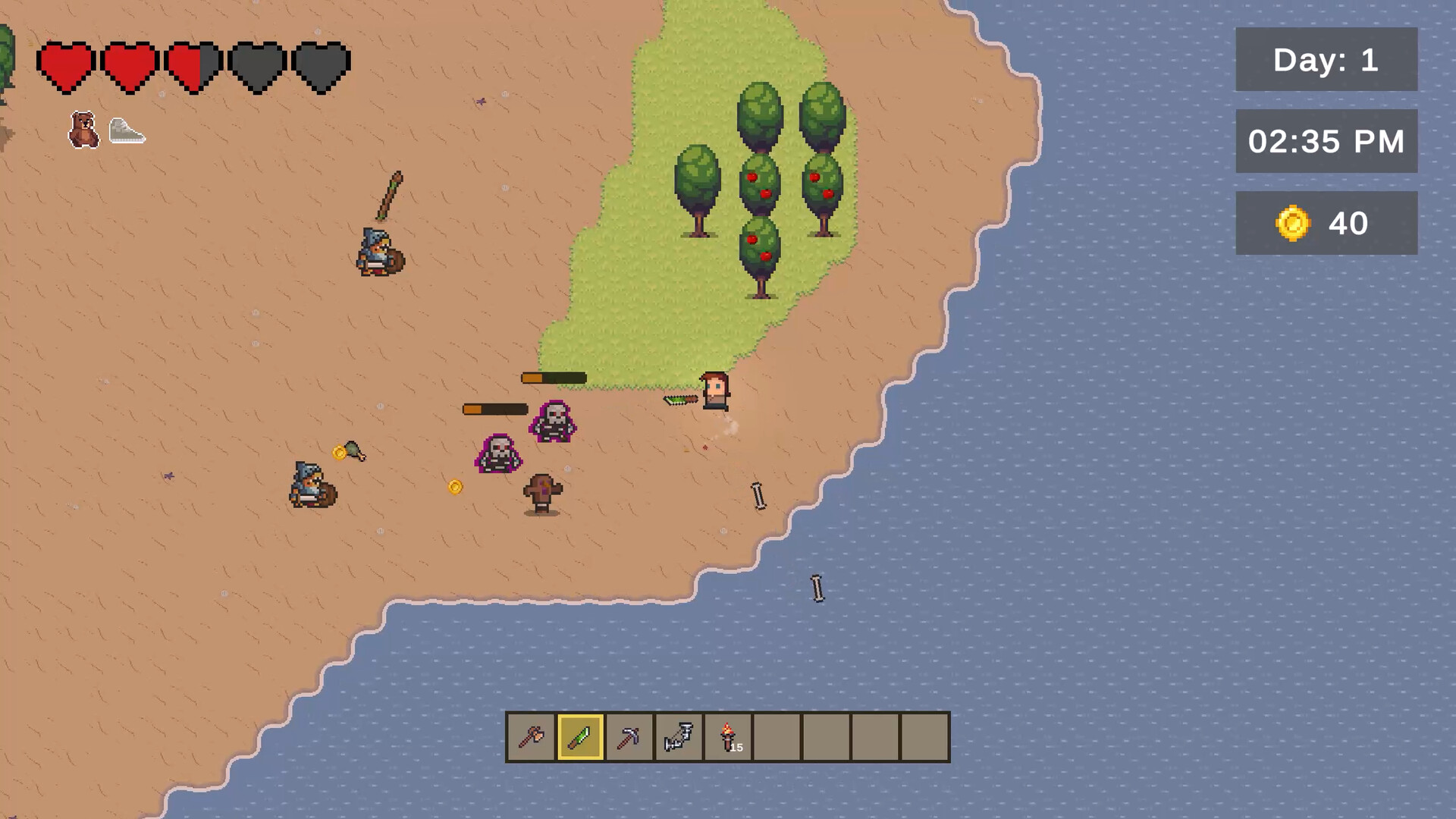Click the first empty hotbar slot

[x=777, y=736]
